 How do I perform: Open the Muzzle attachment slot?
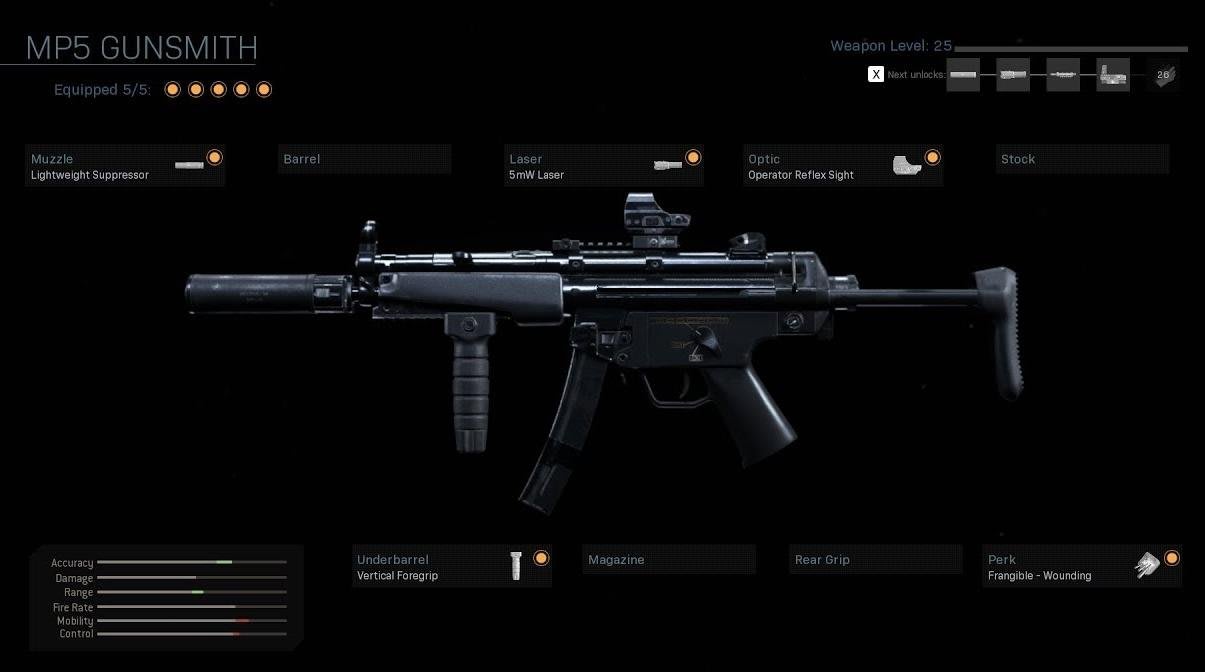125,166
